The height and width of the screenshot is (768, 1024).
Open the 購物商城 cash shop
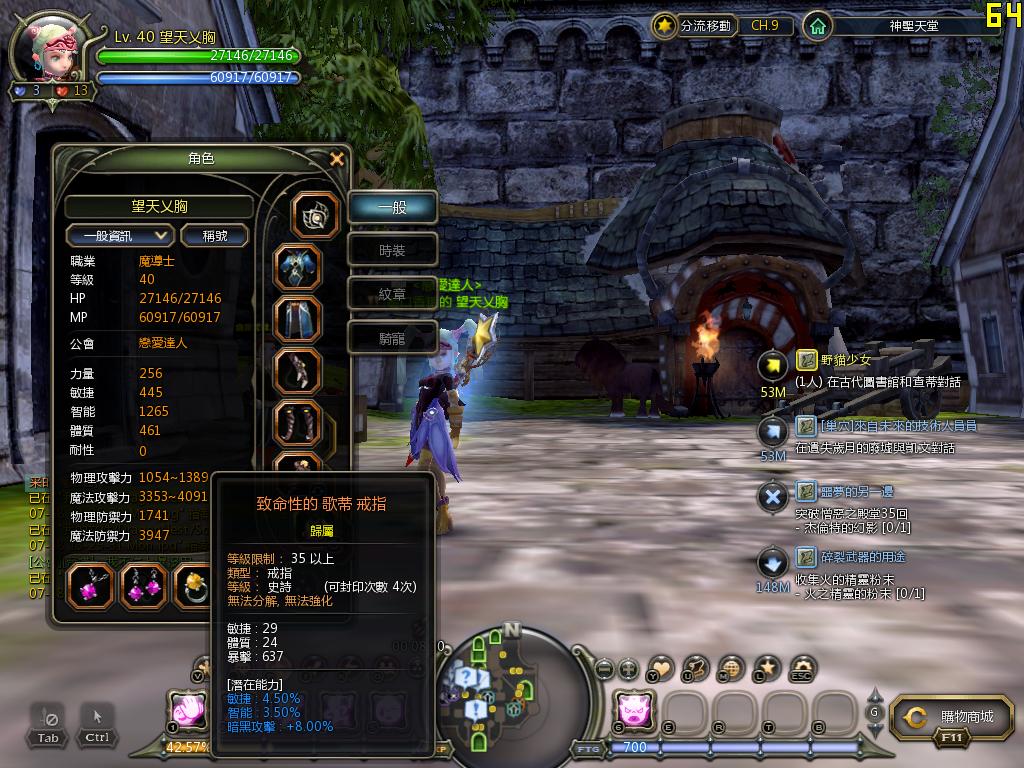tap(949, 717)
